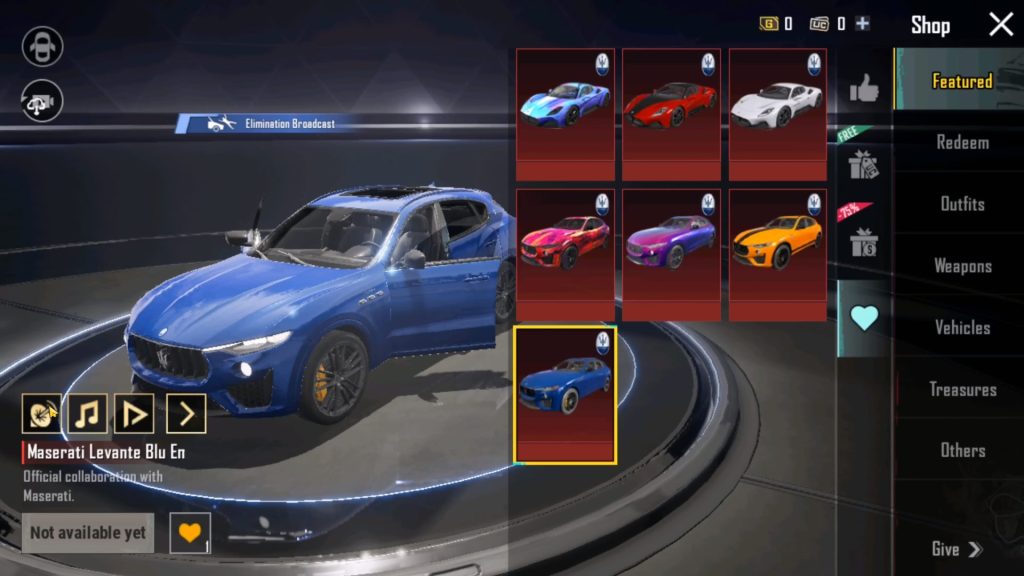Viewport: 1024px width, 576px height.
Task: Open the Redeem shop category
Action: click(962, 142)
